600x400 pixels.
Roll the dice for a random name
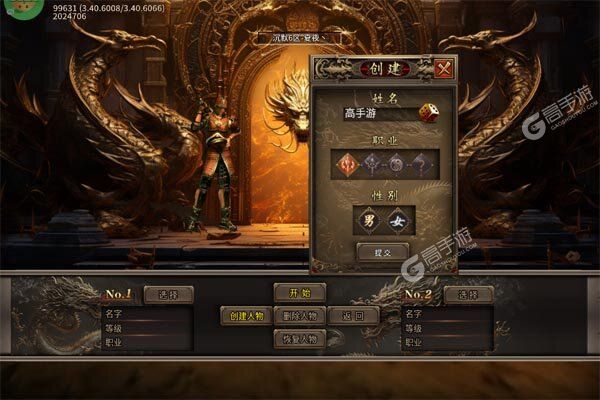pos(427,113)
